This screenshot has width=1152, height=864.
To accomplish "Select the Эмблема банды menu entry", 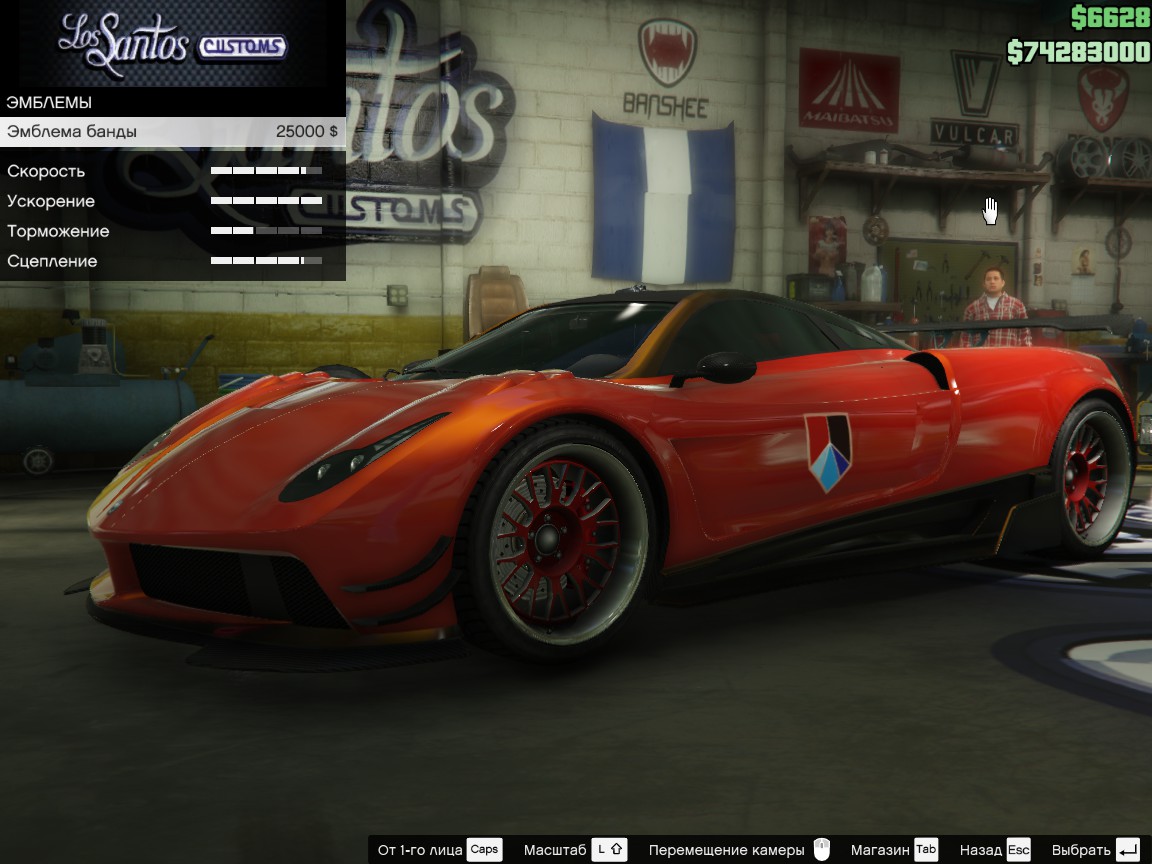I will point(172,132).
